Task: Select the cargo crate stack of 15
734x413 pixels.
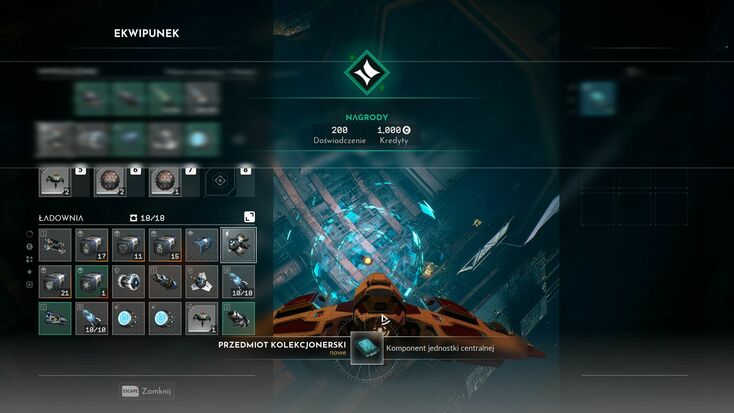Action: (x=165, y=245)
